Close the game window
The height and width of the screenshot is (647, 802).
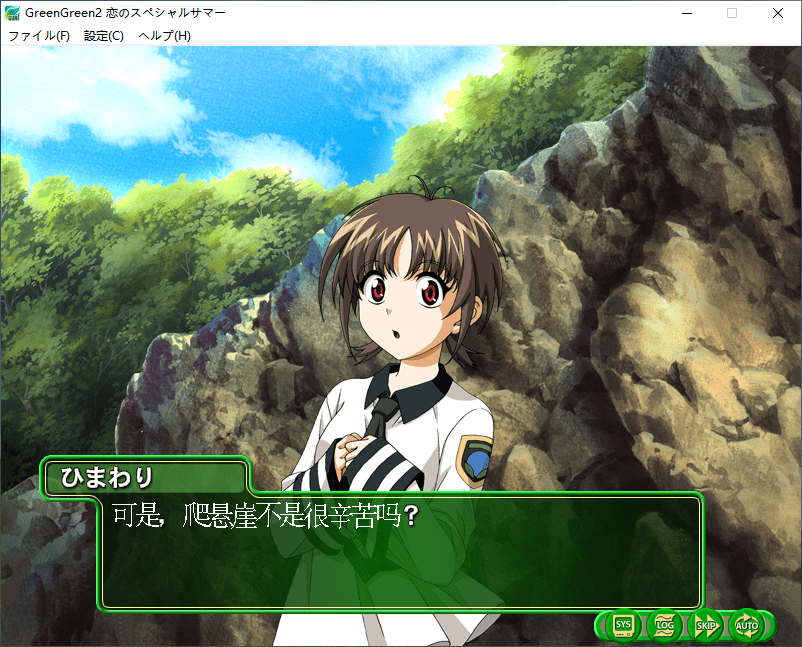click(x=778, y=13)
